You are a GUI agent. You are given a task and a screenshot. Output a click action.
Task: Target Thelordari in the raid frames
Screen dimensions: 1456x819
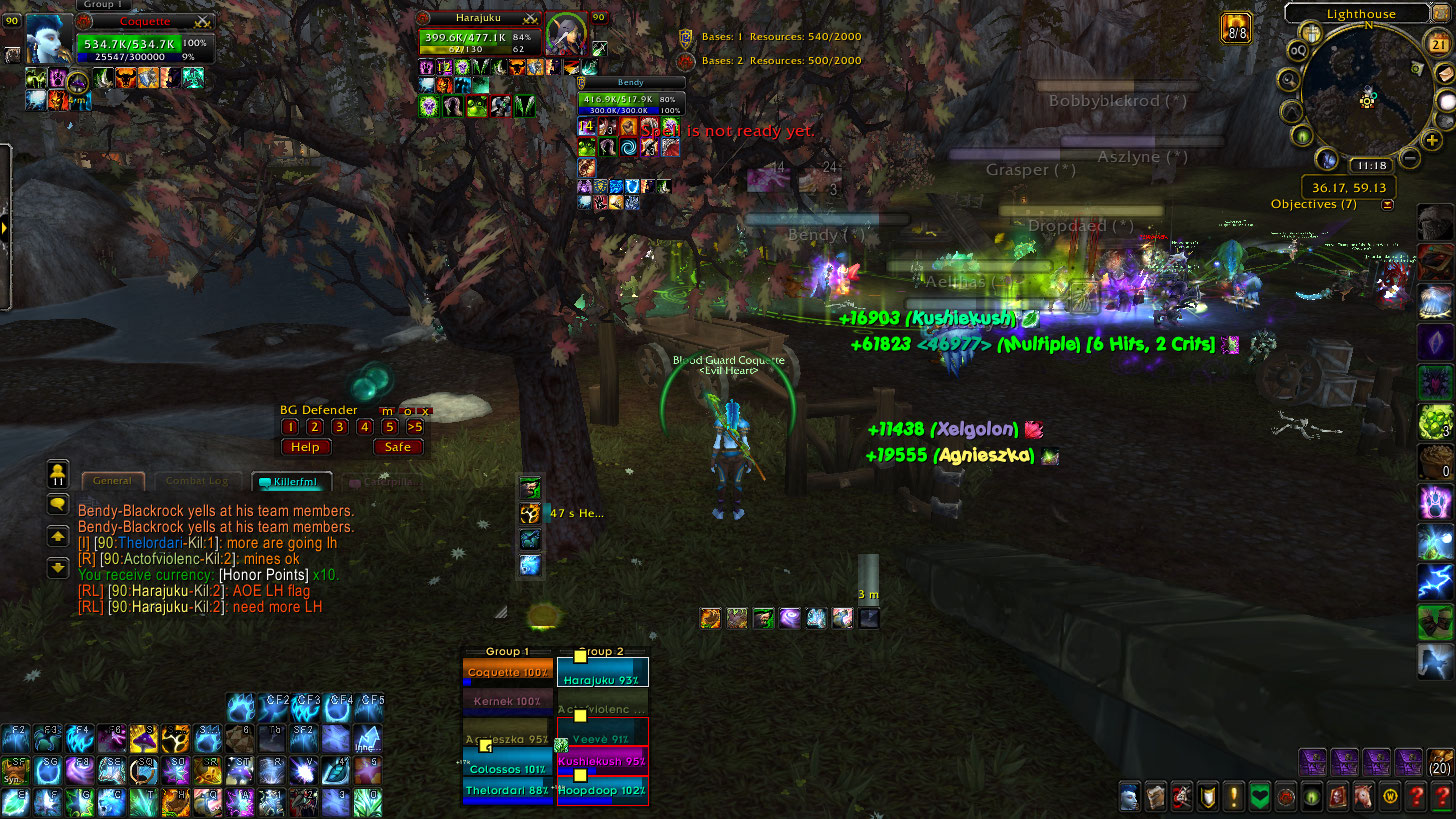tap(508, 791)
